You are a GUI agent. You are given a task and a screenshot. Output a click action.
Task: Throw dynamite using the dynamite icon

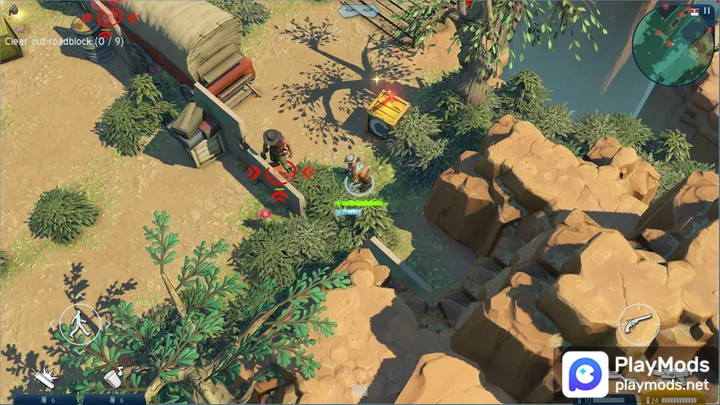tap(47, 377)
